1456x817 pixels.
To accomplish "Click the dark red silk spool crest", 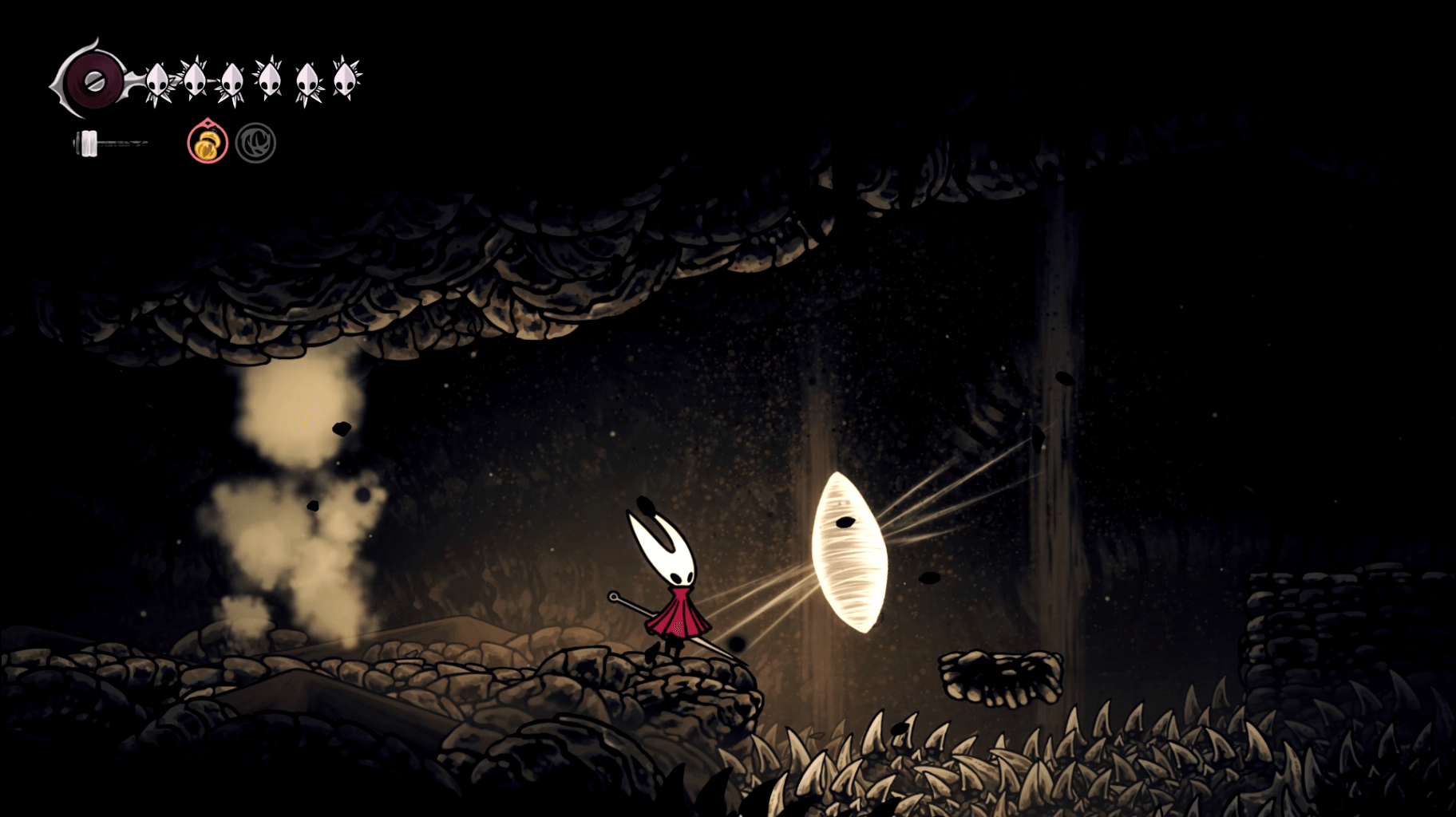I will [x=93, y=81].
